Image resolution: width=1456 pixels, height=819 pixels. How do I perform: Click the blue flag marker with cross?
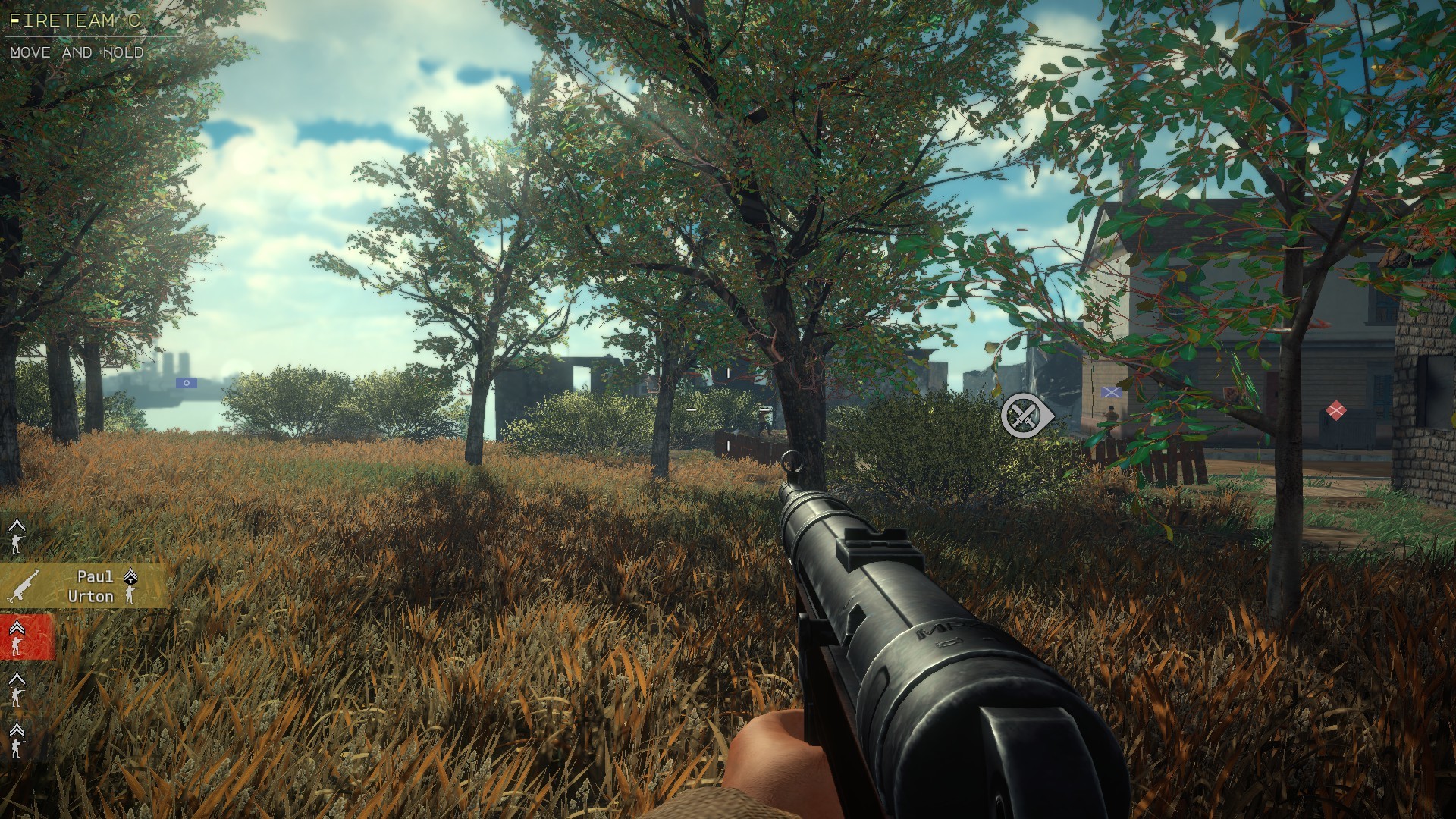pos(1111,392)
